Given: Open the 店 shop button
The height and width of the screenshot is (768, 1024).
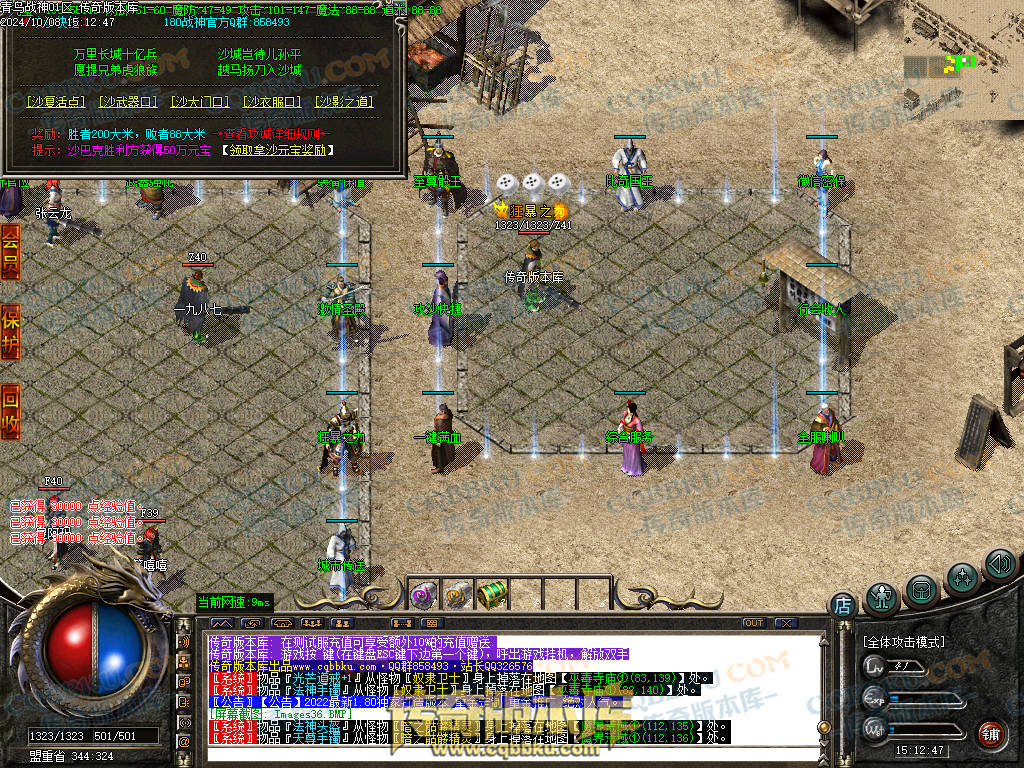Looking at the screenshot, I should (843, 604).
